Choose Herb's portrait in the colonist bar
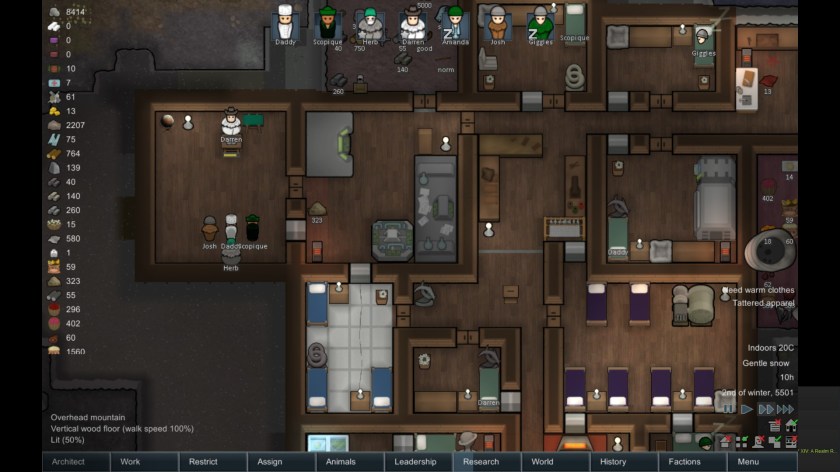The height and width of the screenshot is (472, 840). click(371, 23)
